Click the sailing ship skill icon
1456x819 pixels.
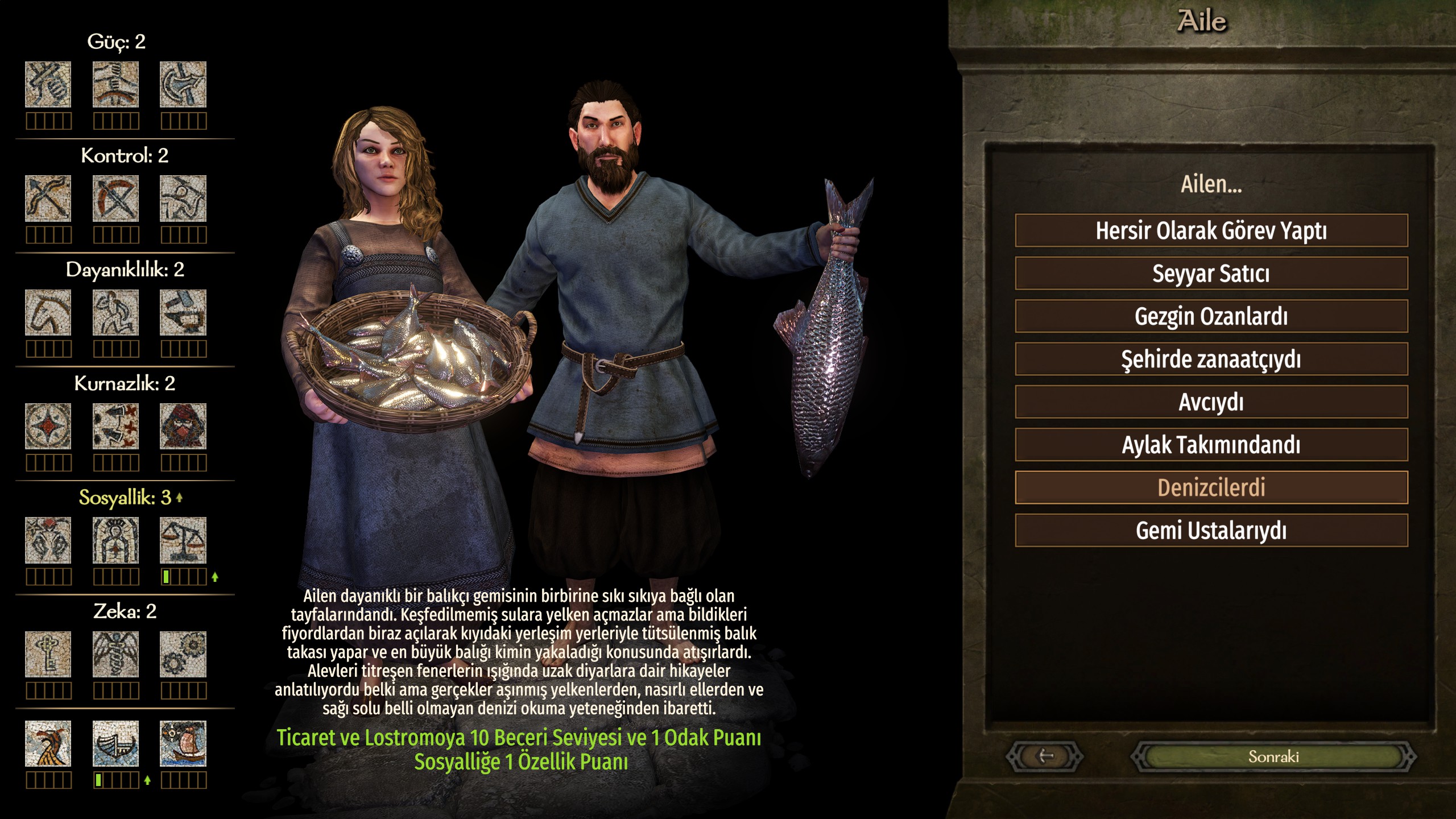(183, 744)
